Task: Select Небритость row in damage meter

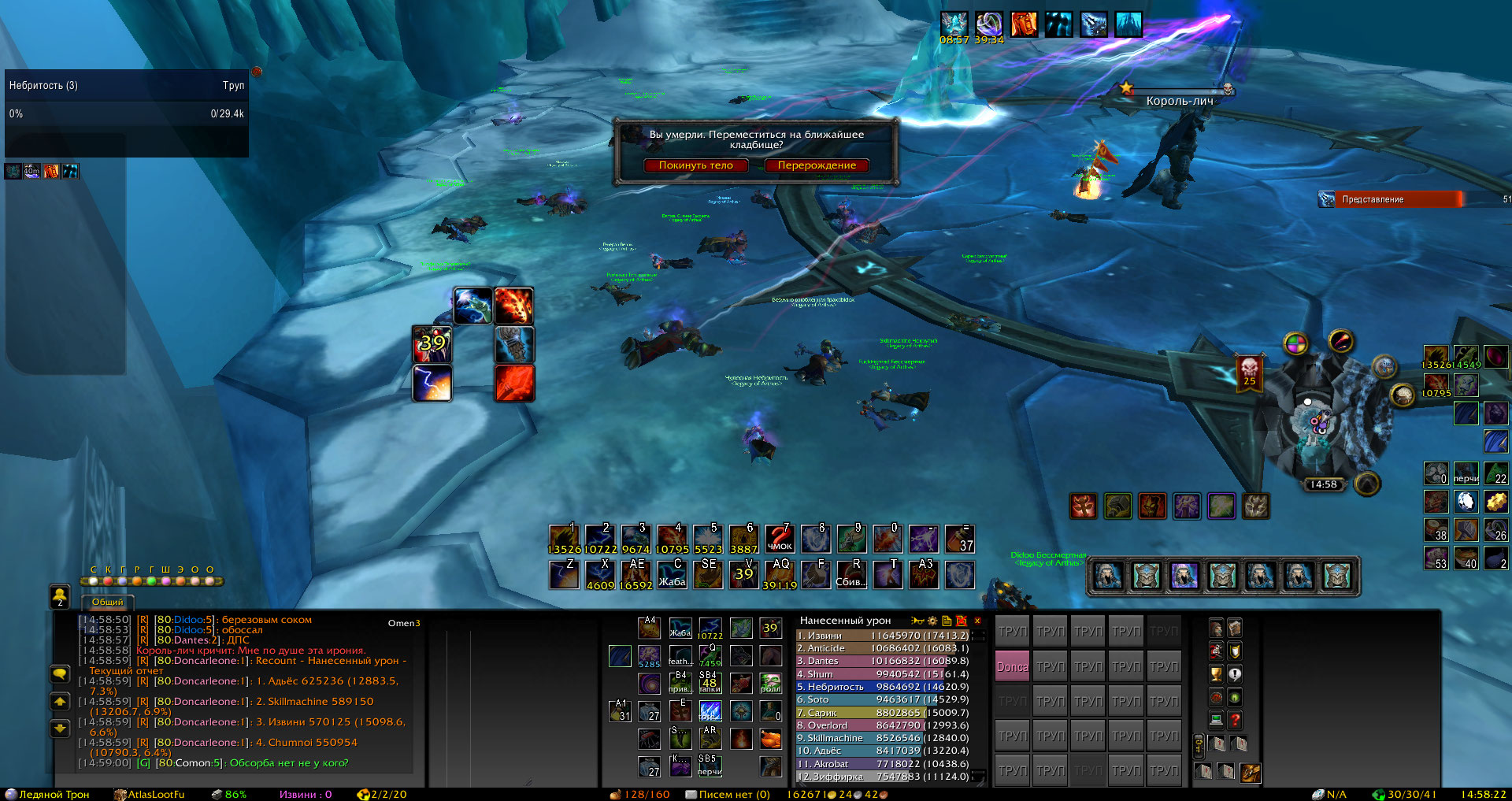Action: coord(882,687)
